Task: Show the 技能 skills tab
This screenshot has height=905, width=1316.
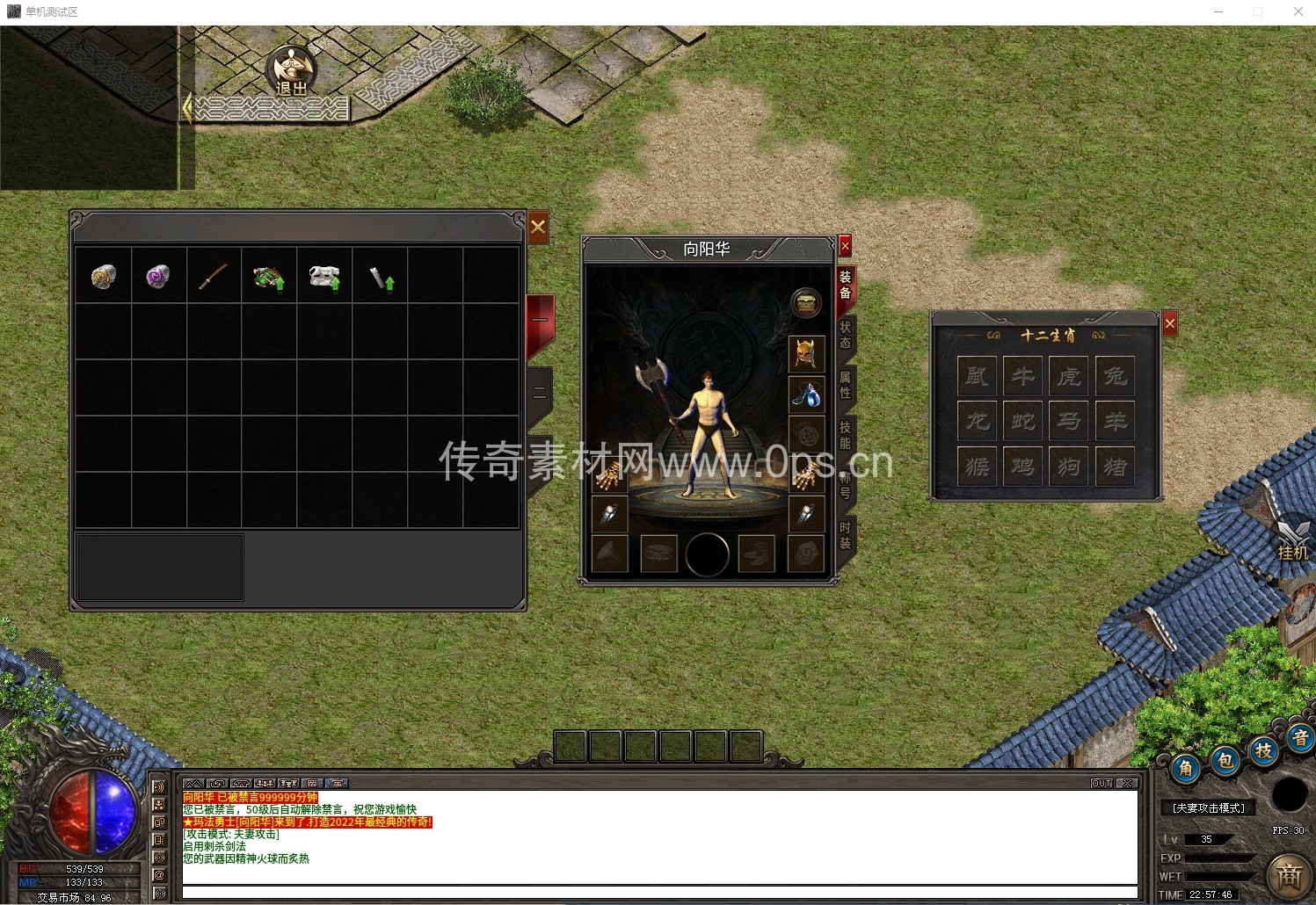Action: [845, 434]
